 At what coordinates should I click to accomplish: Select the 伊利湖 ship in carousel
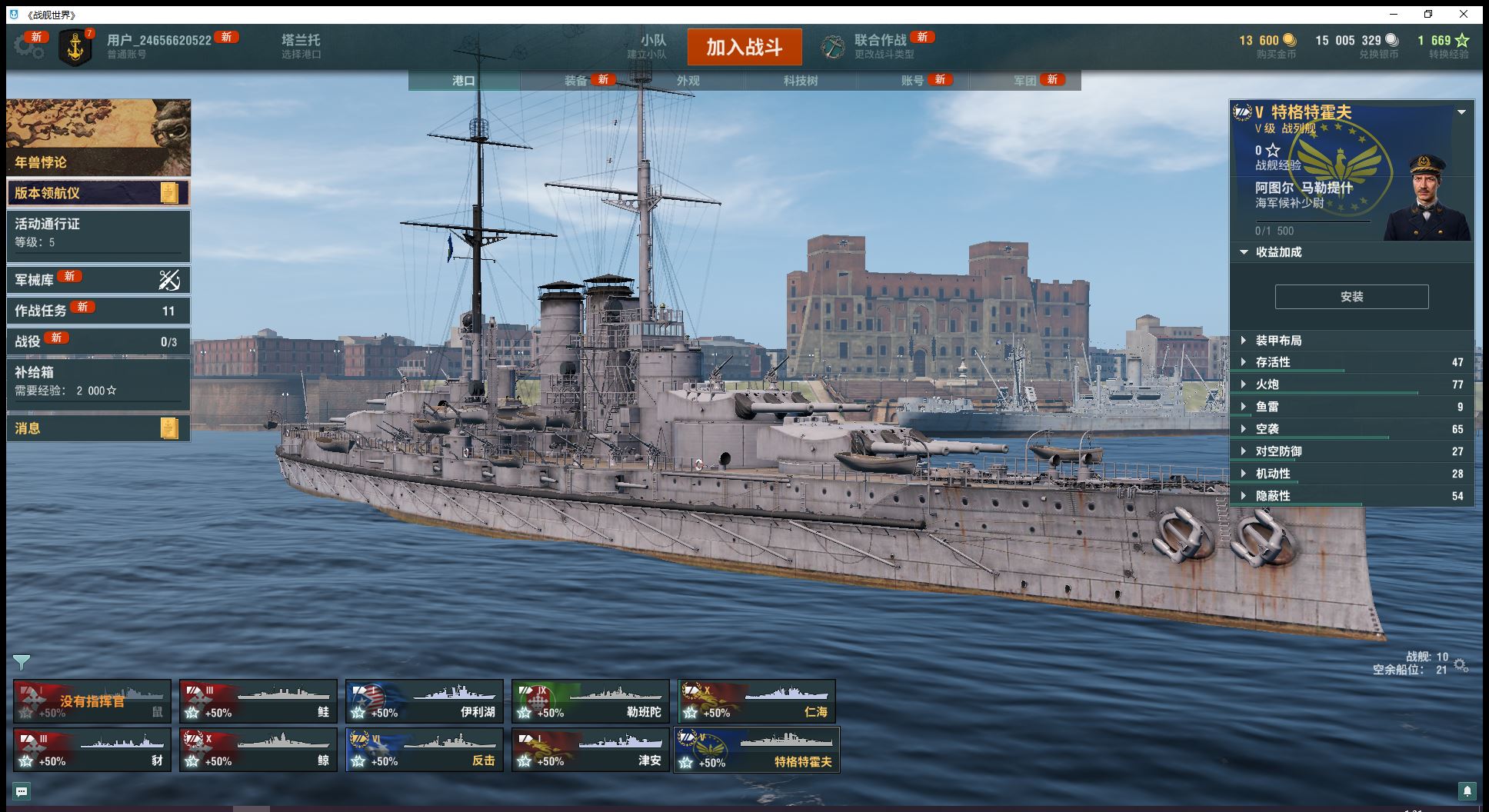(x=425, y=701)
